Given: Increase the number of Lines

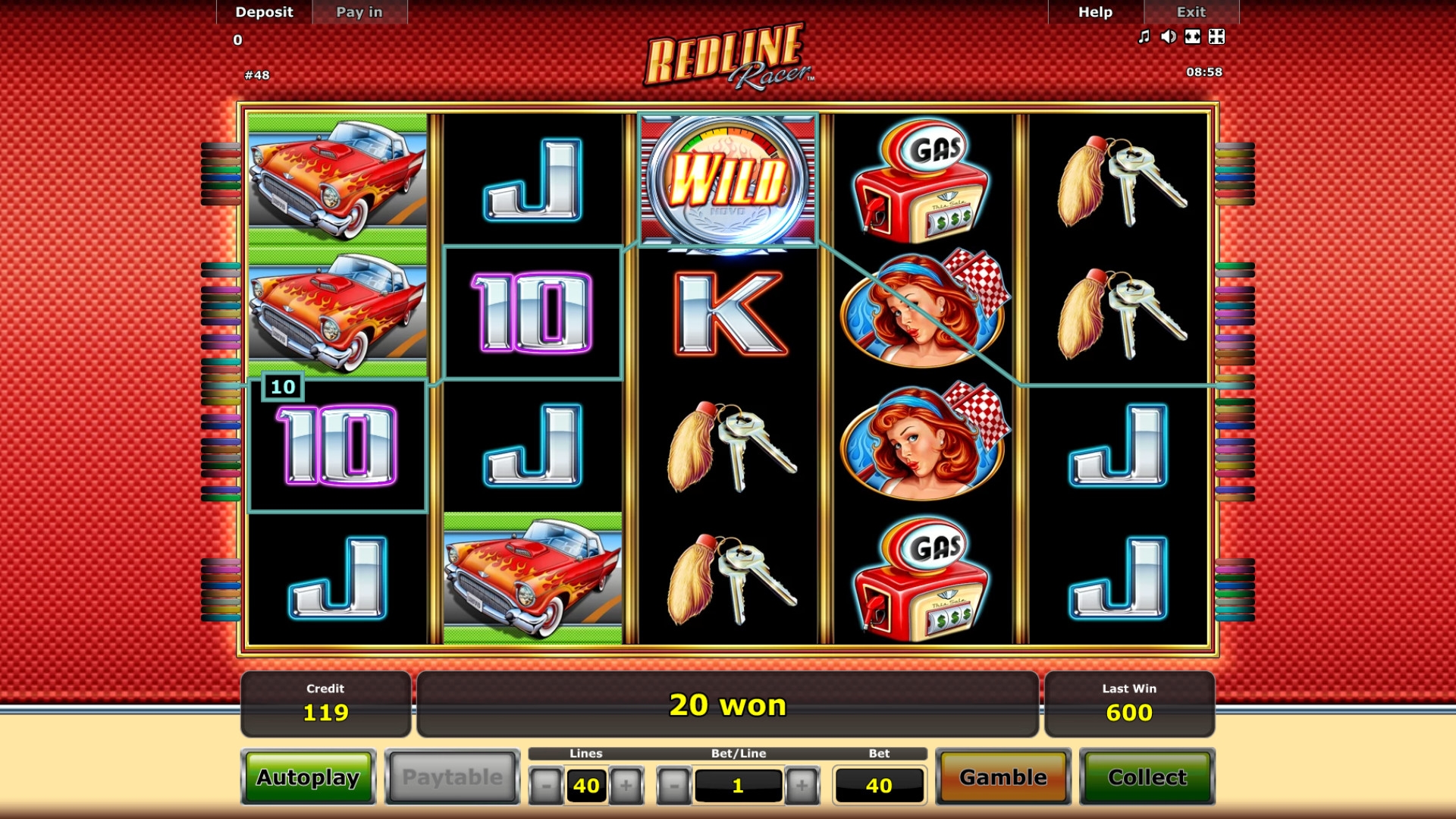Looking at the screenshot, I should click(626, 786).
